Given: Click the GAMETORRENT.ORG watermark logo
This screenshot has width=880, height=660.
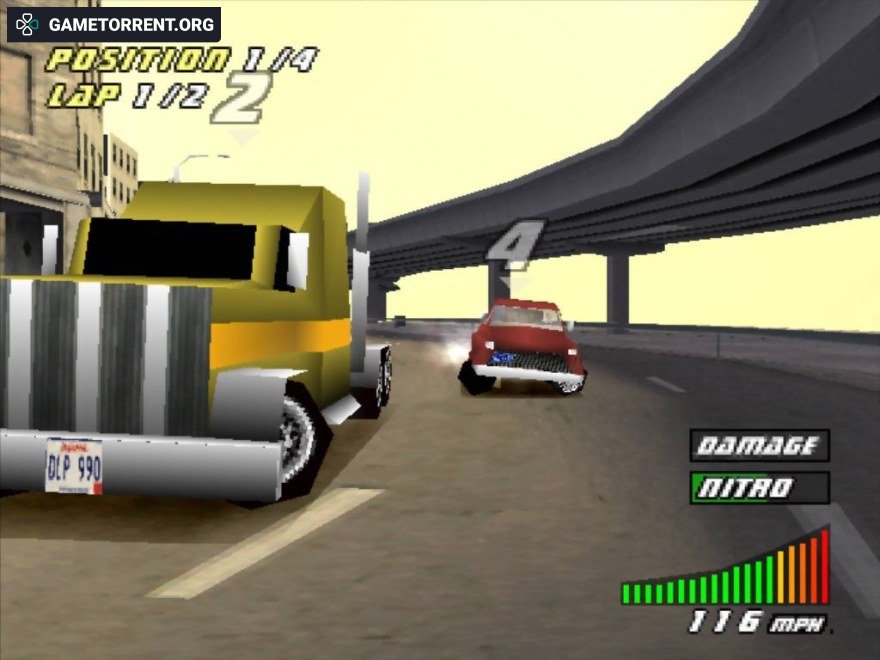Looking at the screenshot, I should coord(114,25).
